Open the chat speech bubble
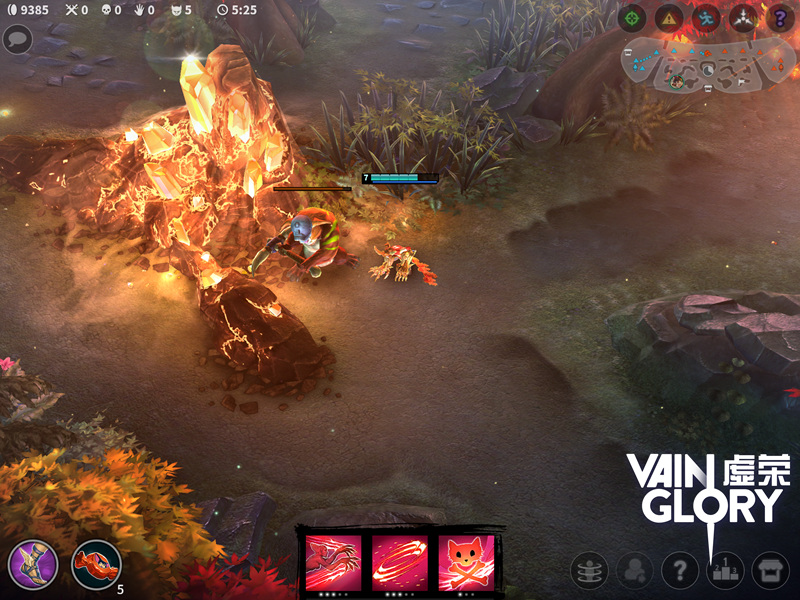The width and height of the screenshot is (800, 600). pos(17,39)
